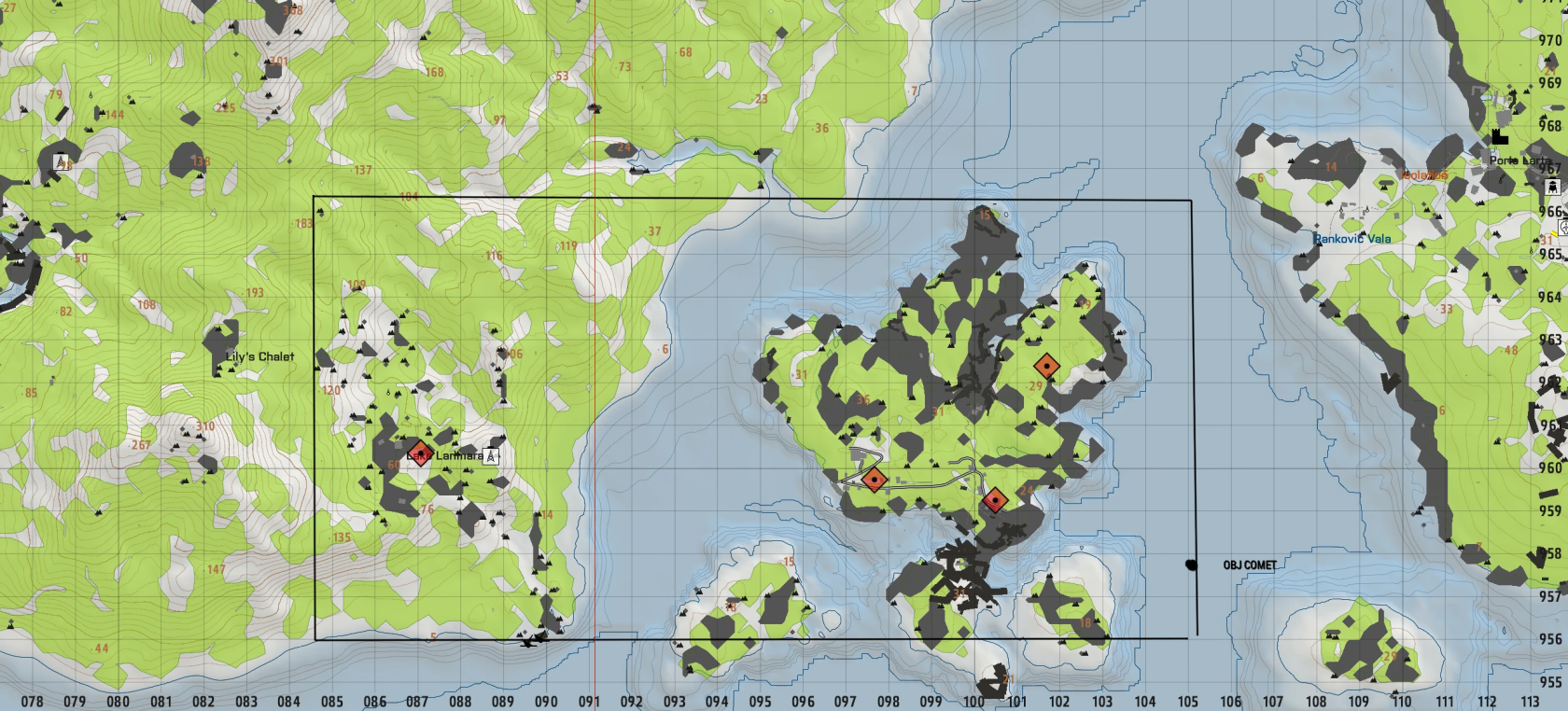Select the northeast orange diamond objective on the island
This screenshot has width=1568, height=711.
coord(1047,366)
